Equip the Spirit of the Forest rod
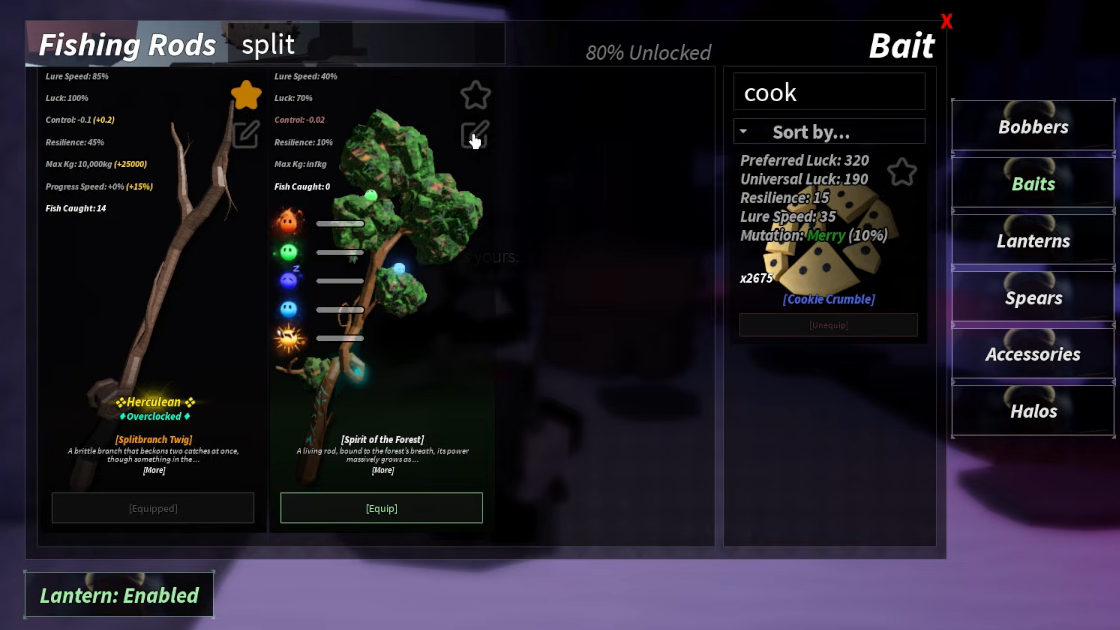1120x630 pixels. [x=381, y=508]
